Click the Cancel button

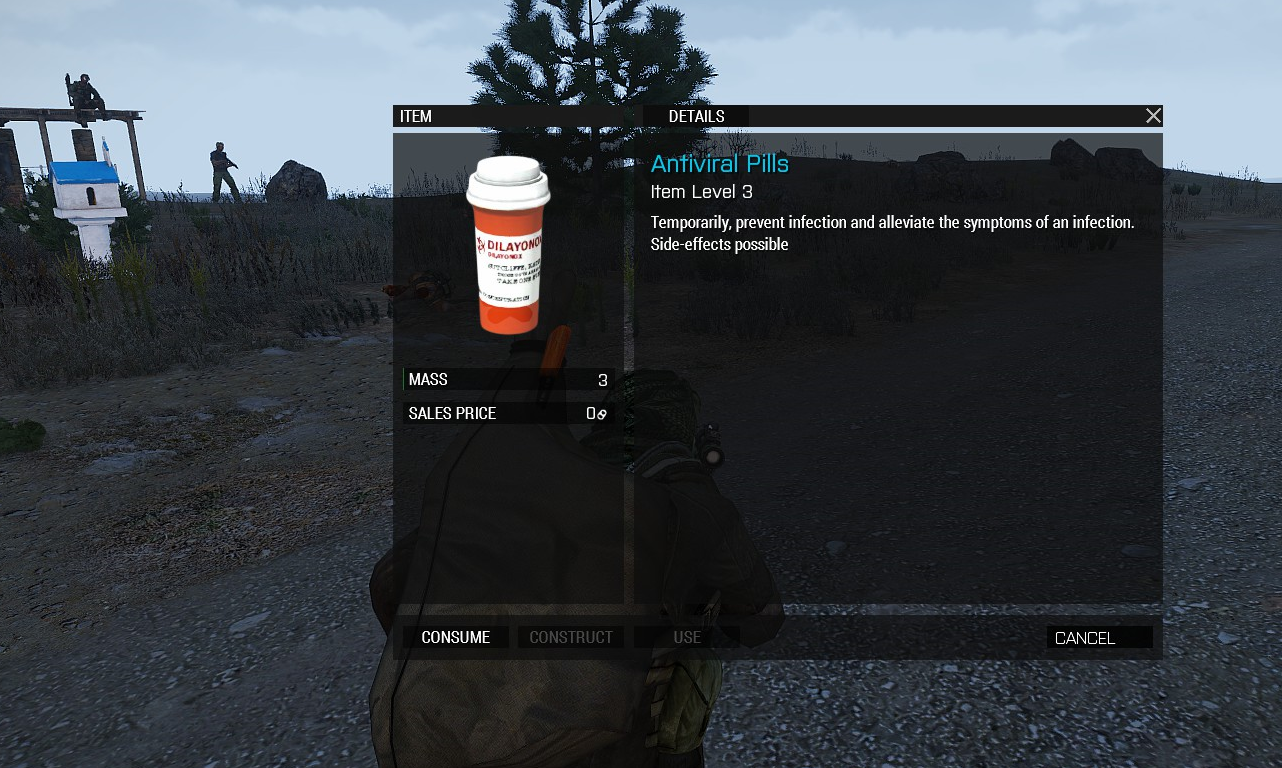click(x=1098, y=638)
